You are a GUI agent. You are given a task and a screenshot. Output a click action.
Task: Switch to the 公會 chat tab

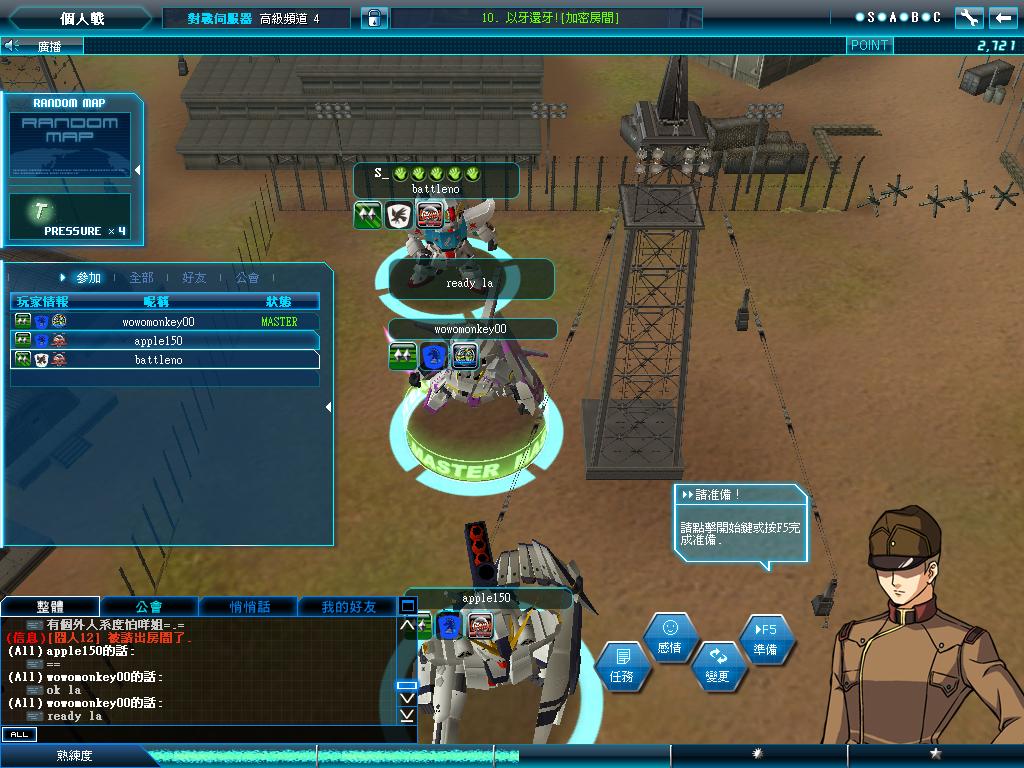pyautogui.click(x=149, y=606)
